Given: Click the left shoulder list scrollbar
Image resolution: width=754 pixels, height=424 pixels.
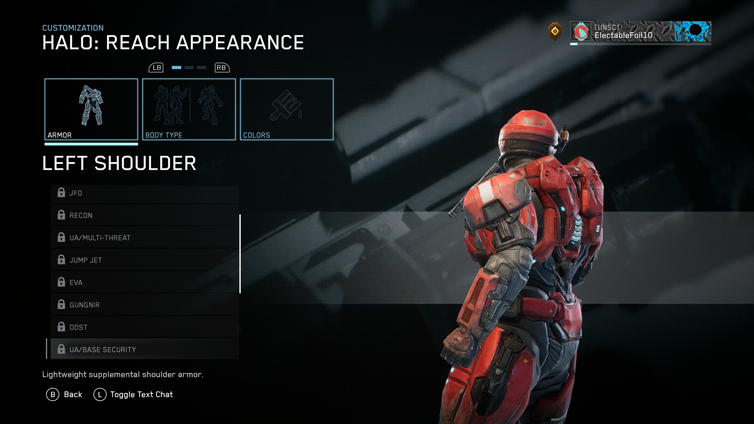Looking at the screenshot, I should click(x=240, y=254).
